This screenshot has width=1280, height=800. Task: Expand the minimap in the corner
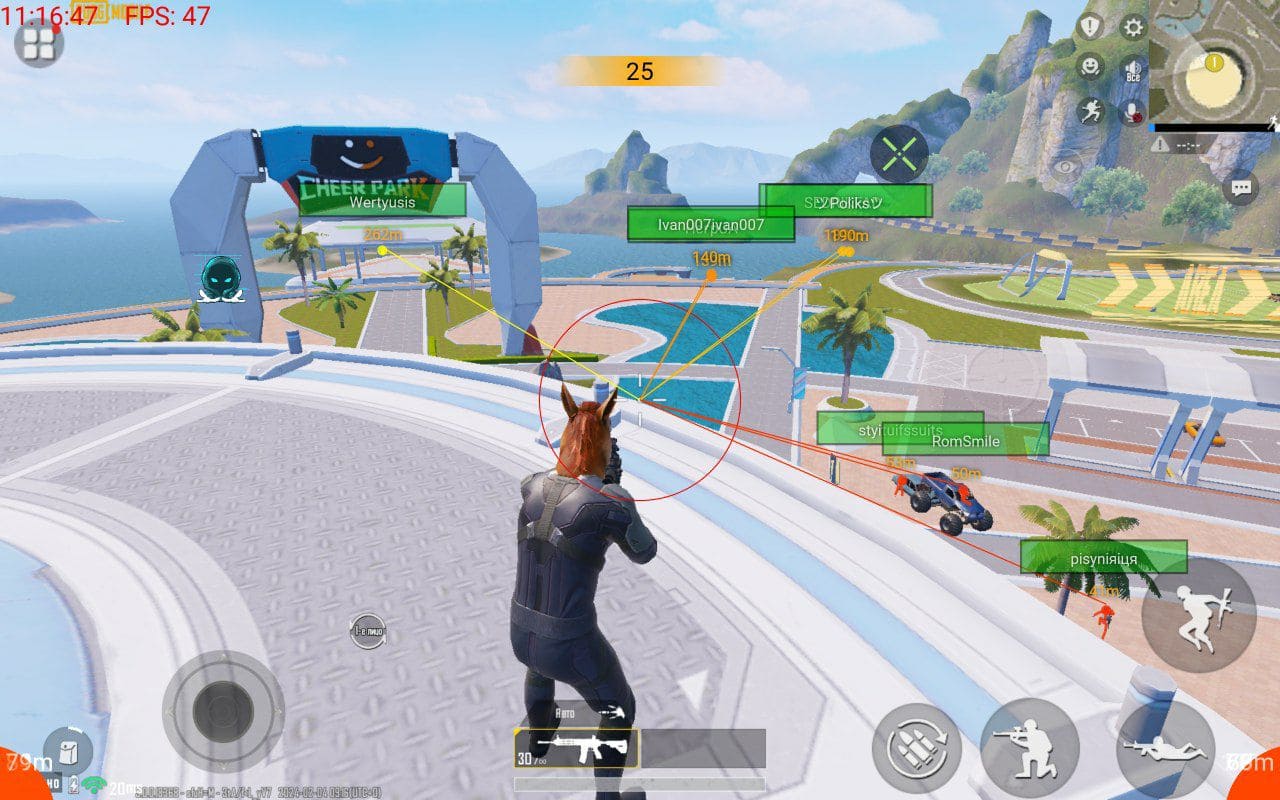tap(1212, 65)
